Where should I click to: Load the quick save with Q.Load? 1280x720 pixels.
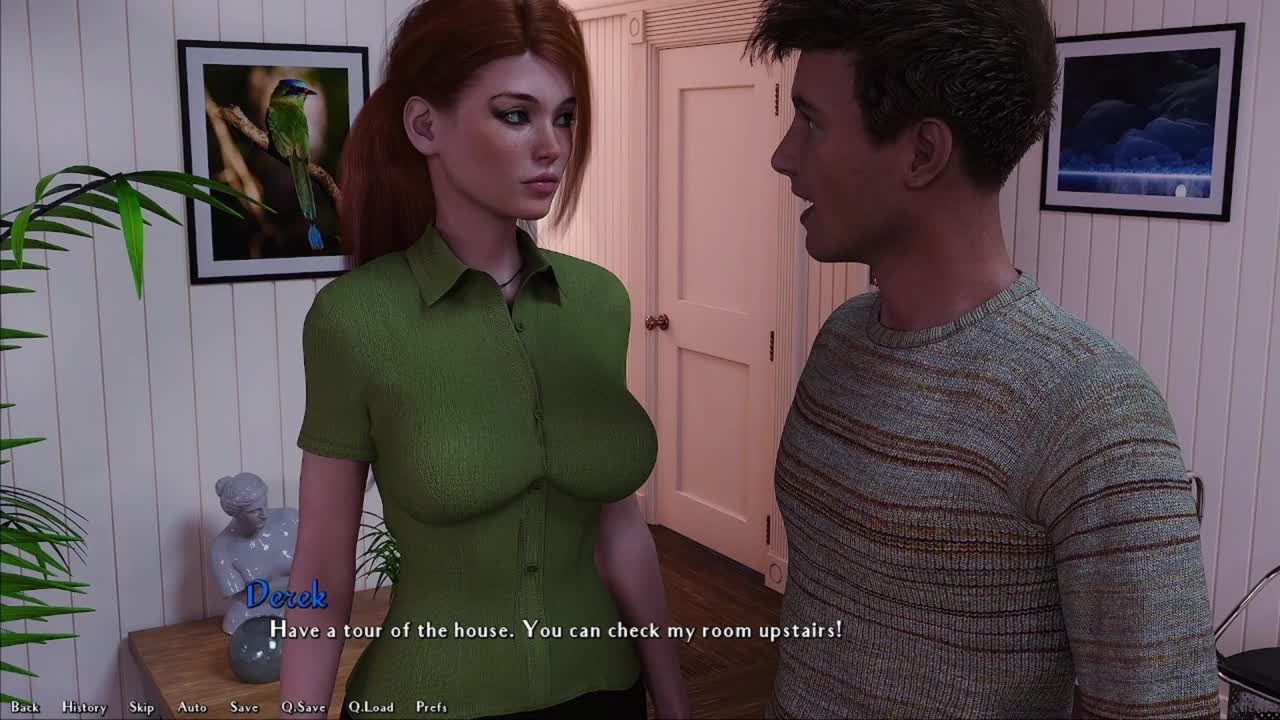(x=371, y=707)
